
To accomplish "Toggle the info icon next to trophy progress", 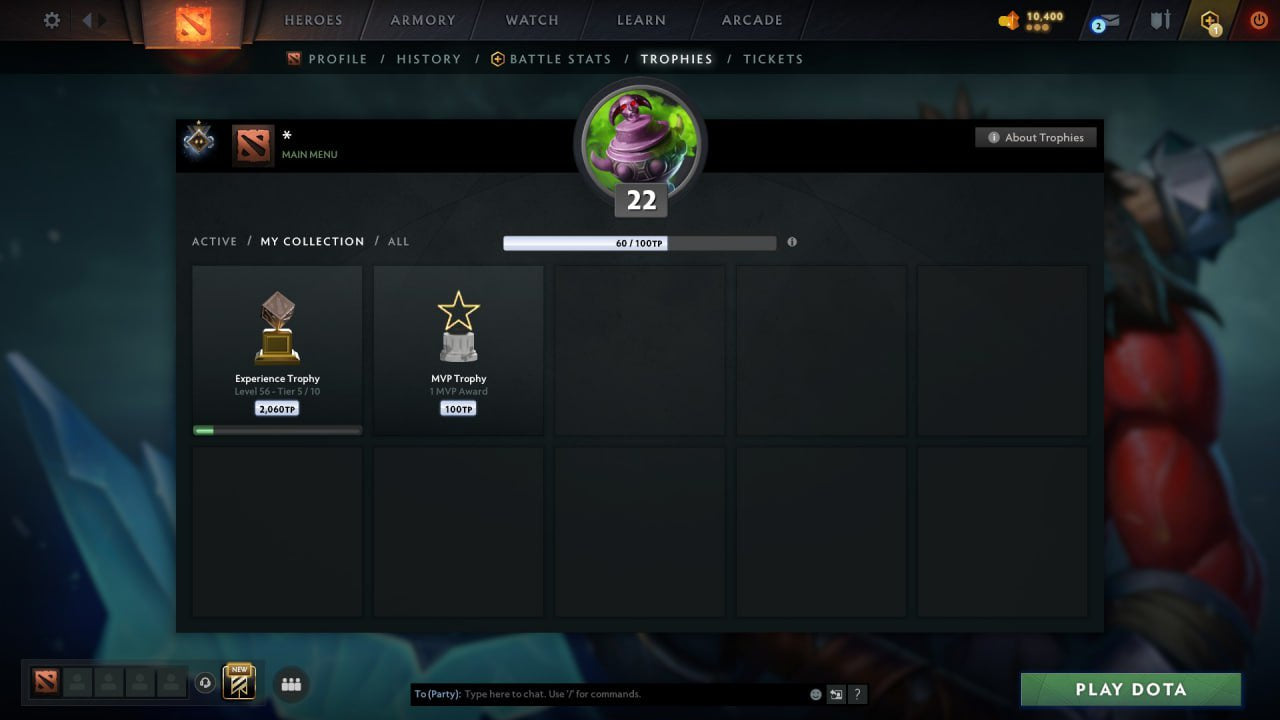I will tap(792, 242).
